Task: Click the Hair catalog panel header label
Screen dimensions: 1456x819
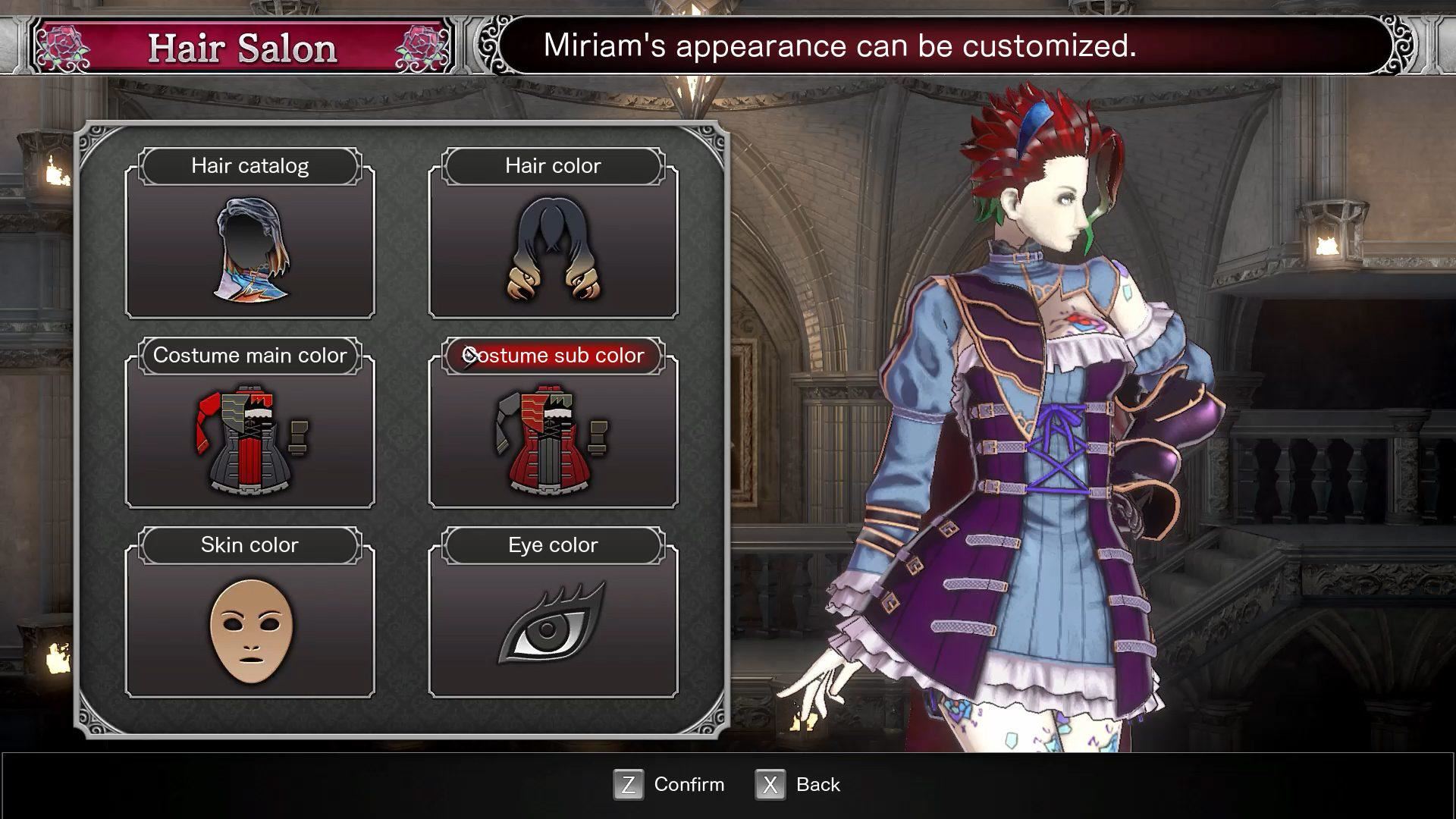Action: [x=250, y=165]
